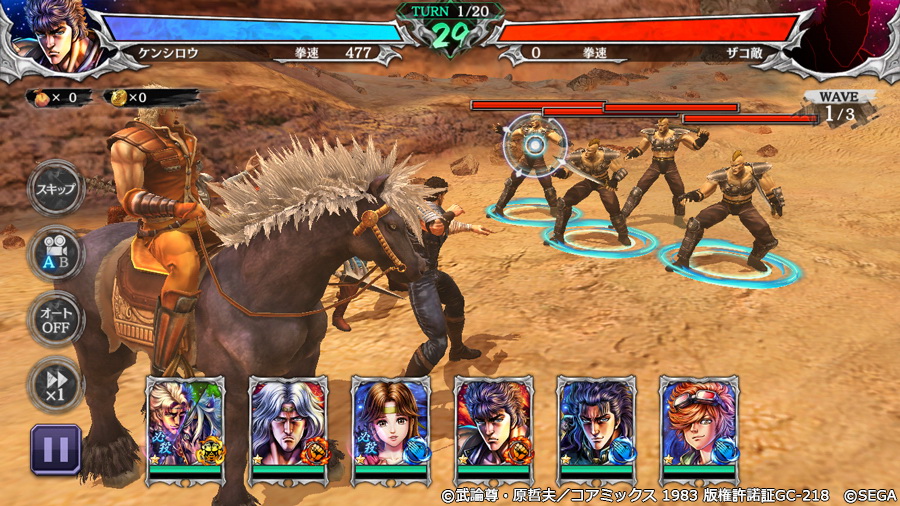Change the ×1 battle speed
Viewport: 900px width, 506px height.
(x=55, y=383)
